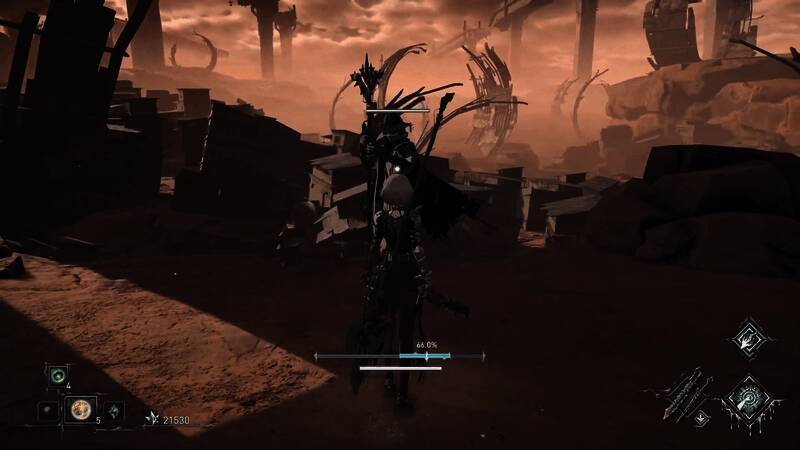This screenshot has width=800, height=450.
Task: Click the small diamond icon under the weapons
Action: click(x=702, y=418)
